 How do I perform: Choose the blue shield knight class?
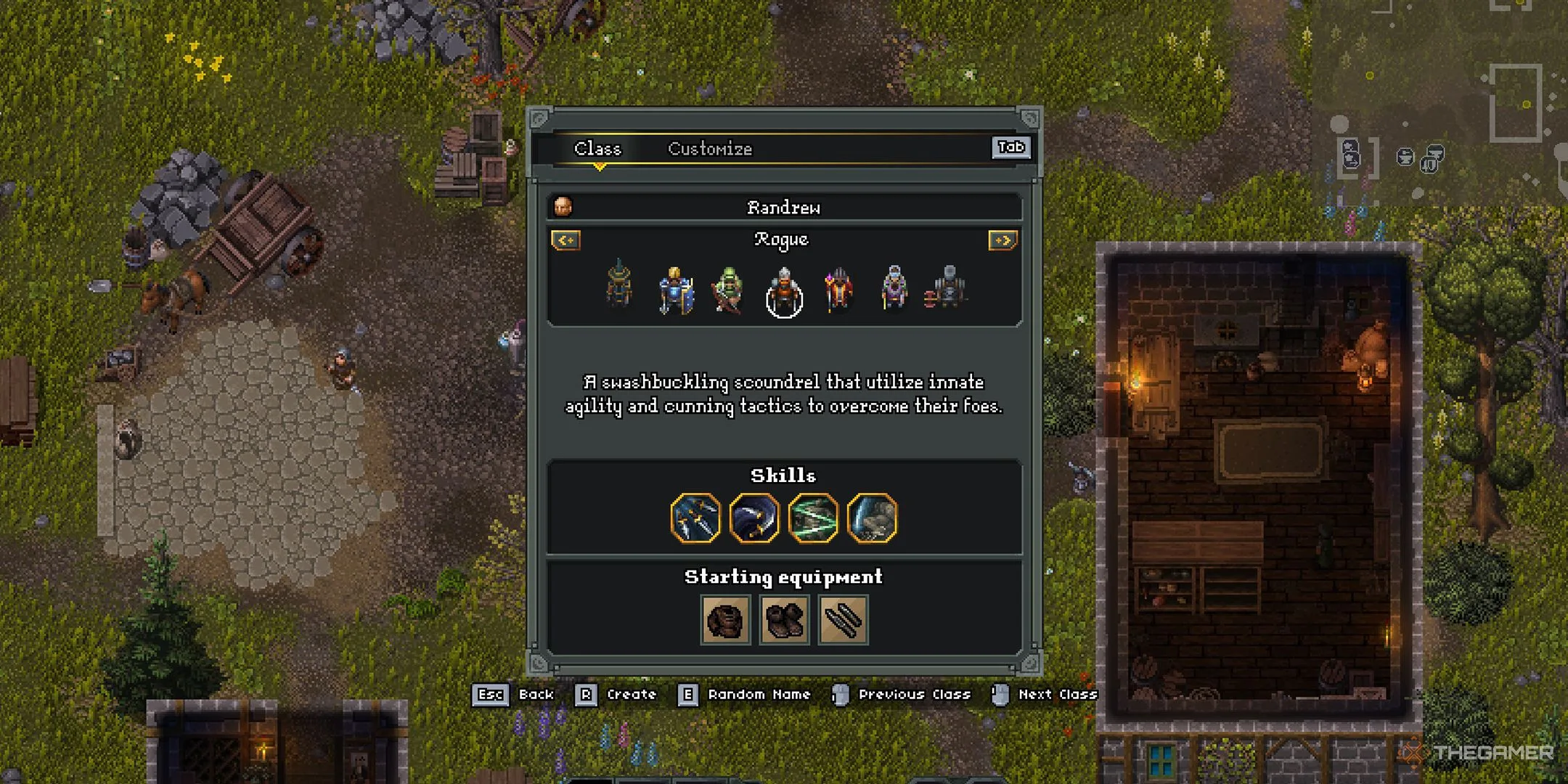click(x=675, y=291)
